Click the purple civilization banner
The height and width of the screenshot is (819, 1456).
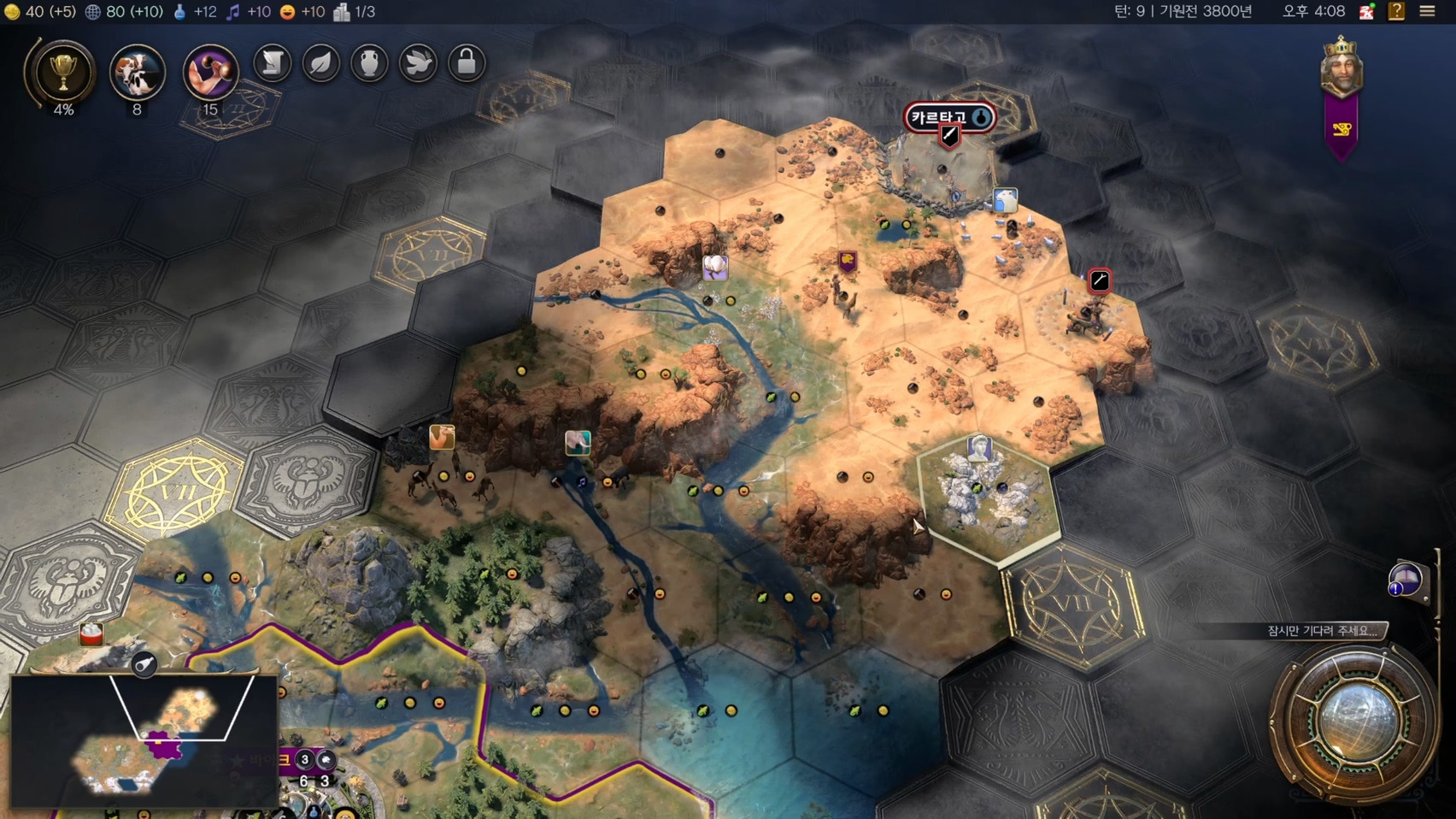pyautogui.click(x=1342, y=129)
